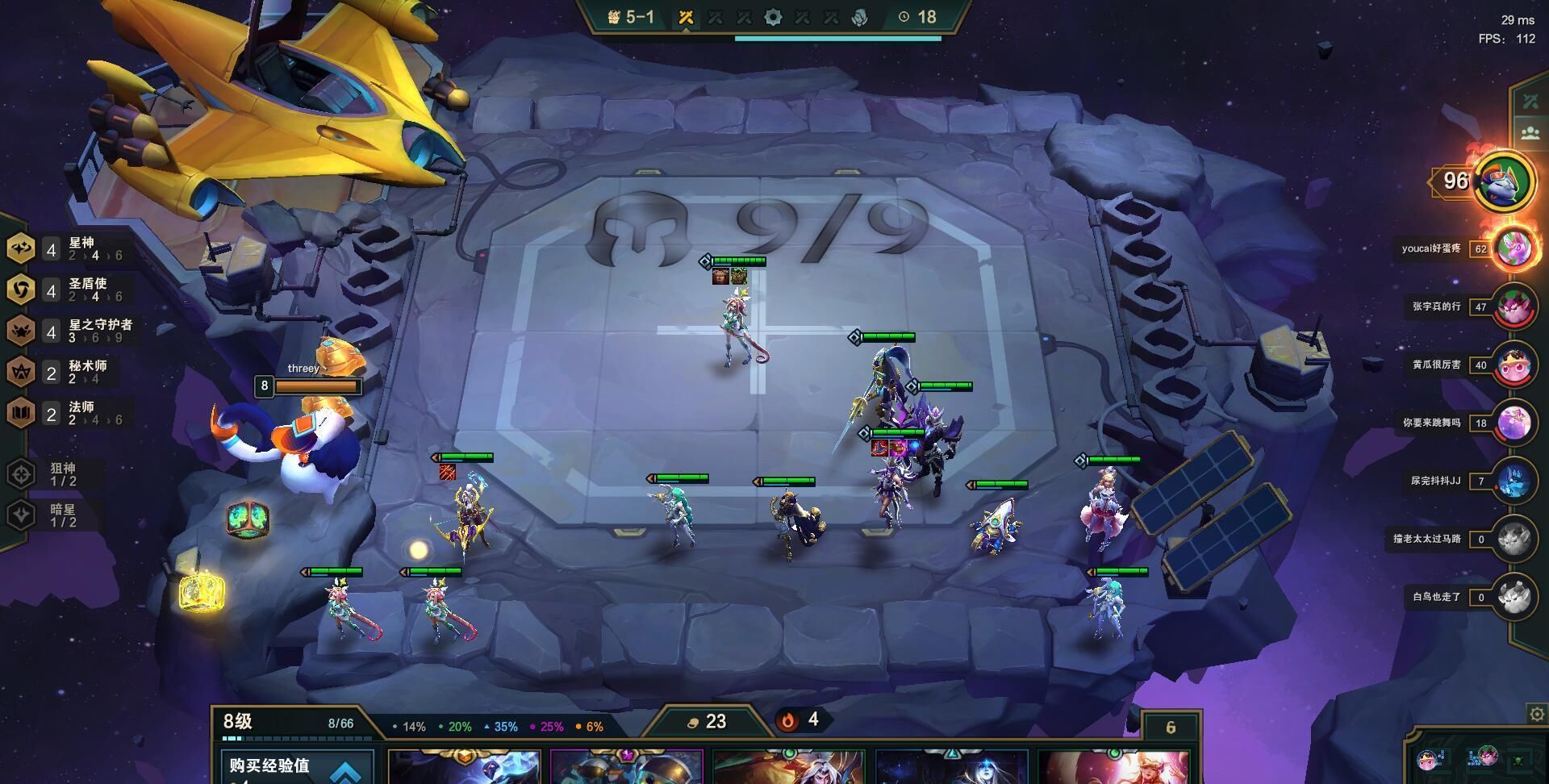Switch to the players list tab
Screen dimensions: 1549x784
(1530, 133)
